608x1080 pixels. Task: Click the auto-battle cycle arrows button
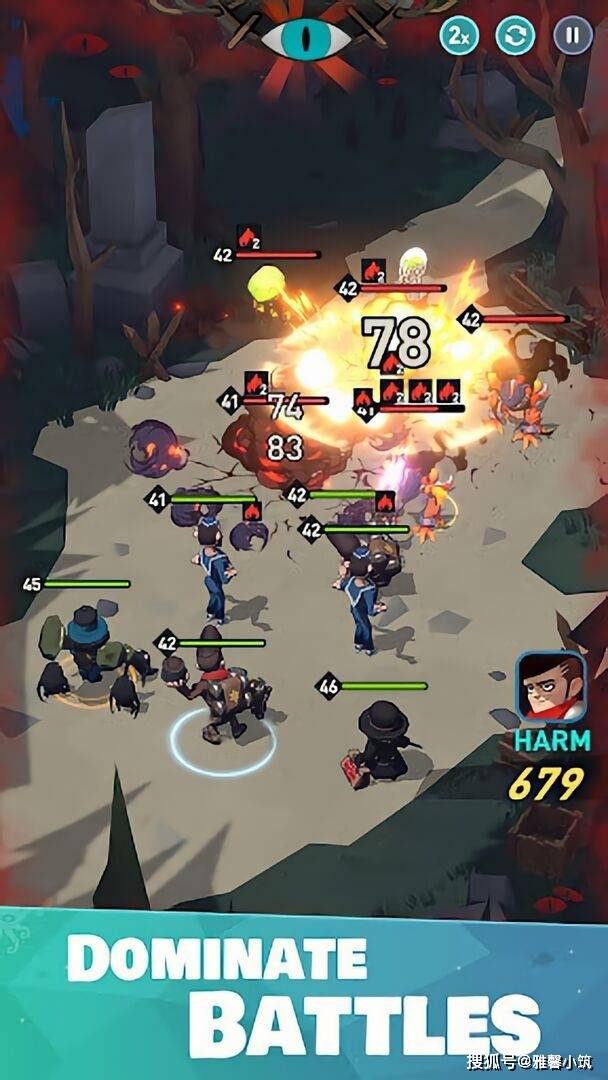click(516, 36)
